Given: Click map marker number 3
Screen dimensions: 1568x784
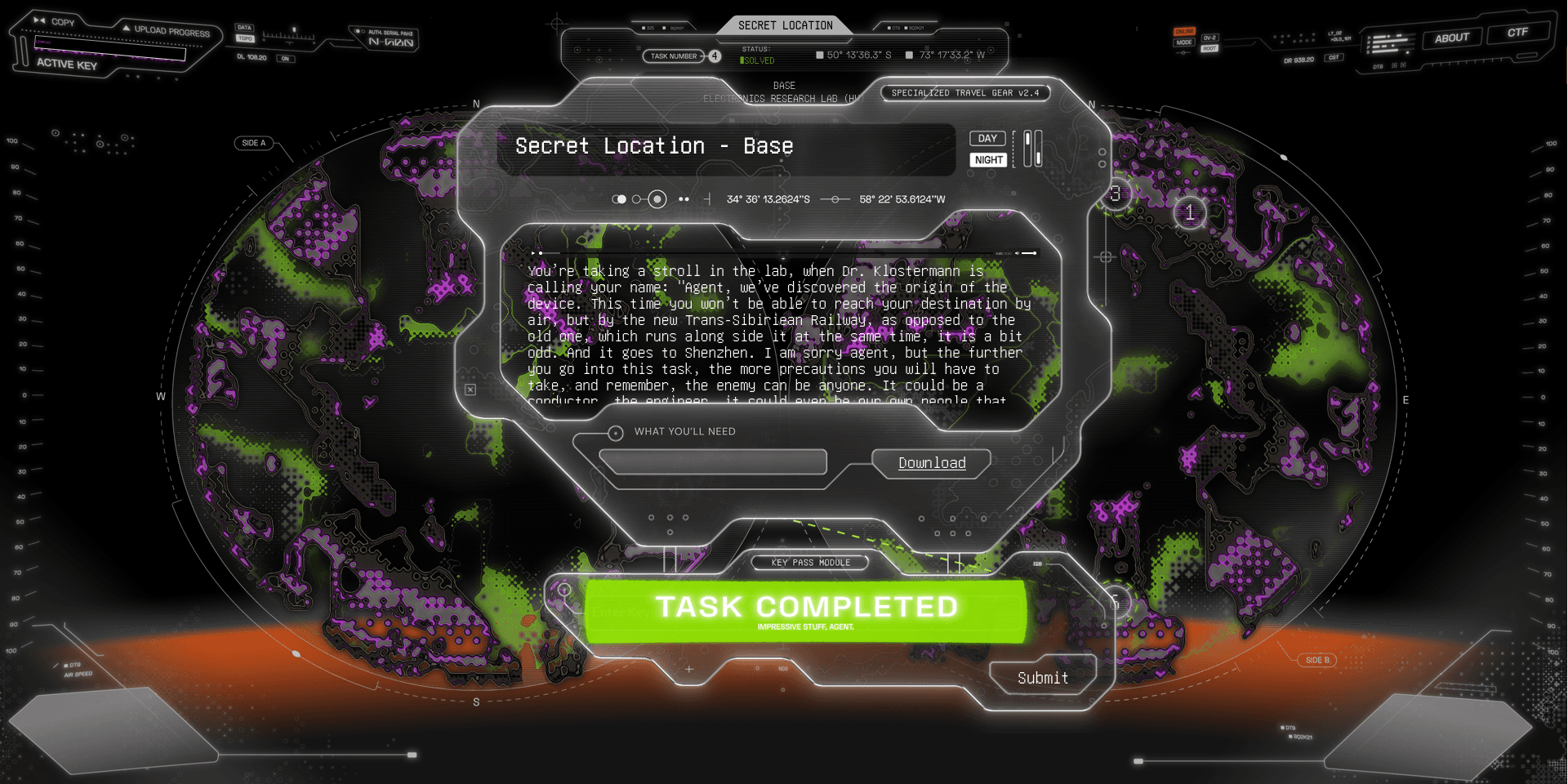Looking at the screenshot, I should 1116,194.
